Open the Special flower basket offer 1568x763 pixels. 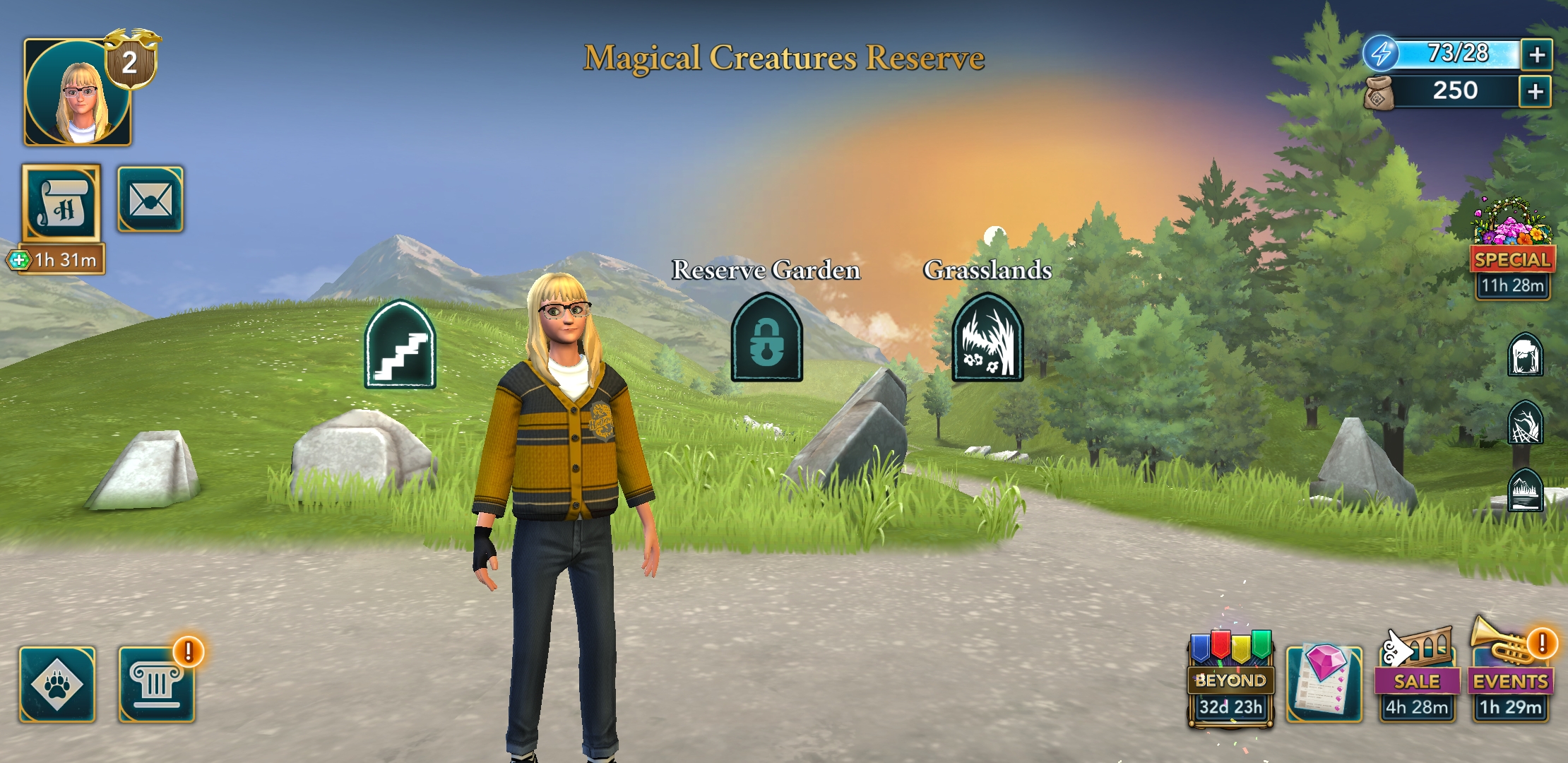point(1512,240)
